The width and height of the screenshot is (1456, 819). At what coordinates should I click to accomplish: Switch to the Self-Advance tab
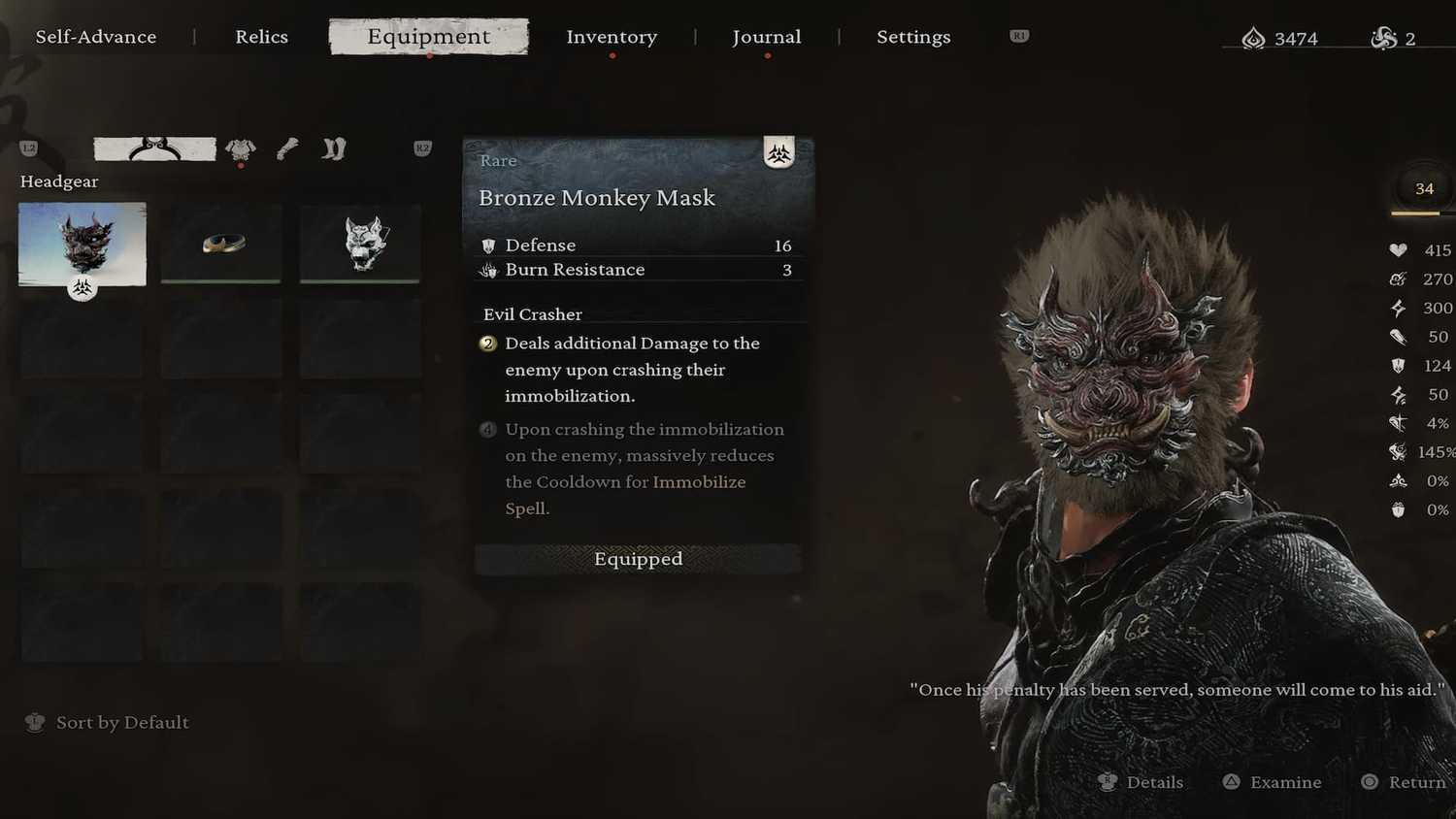(96, 37)
